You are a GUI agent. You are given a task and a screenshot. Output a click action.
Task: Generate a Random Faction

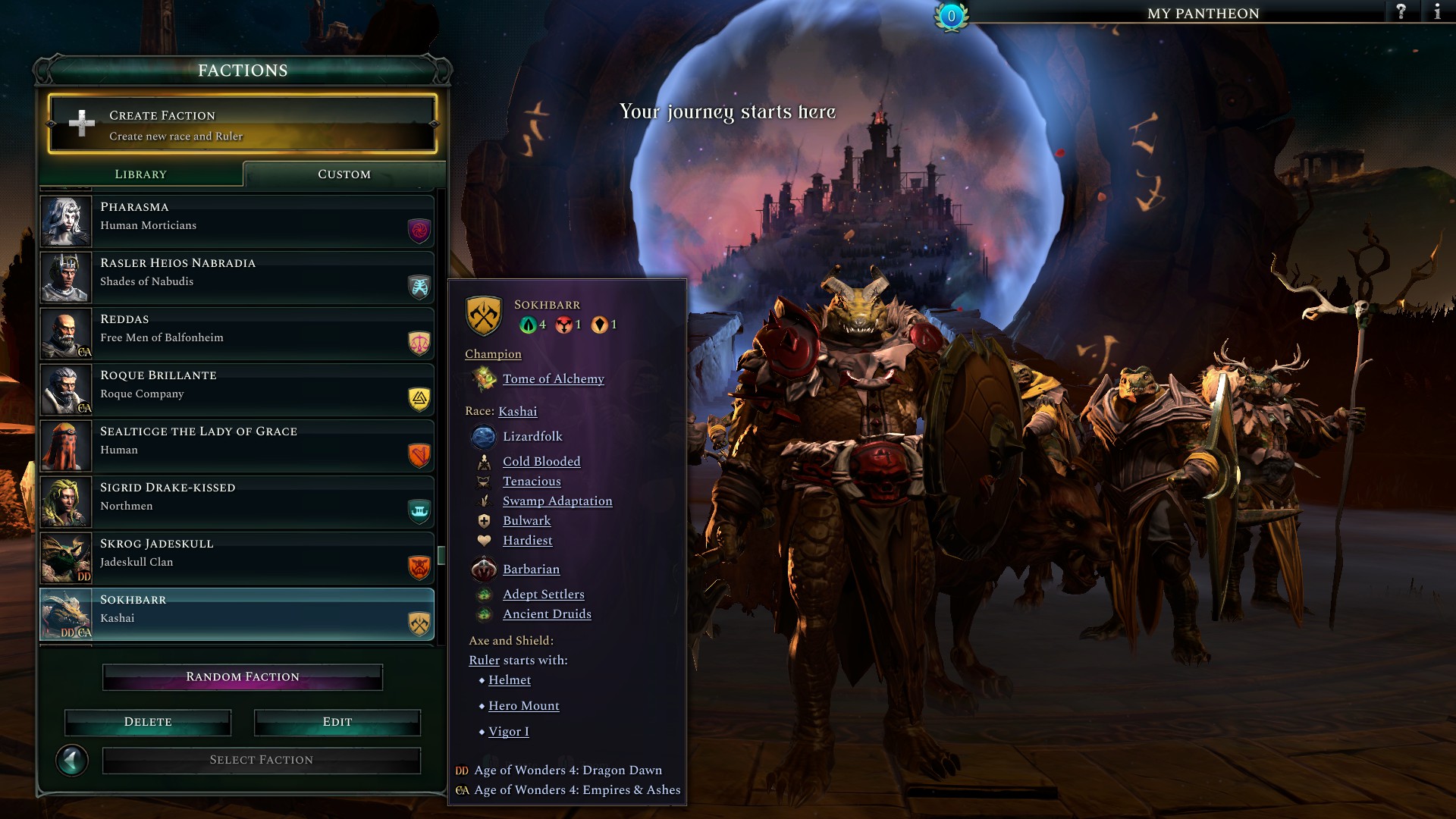coord(243,677)
